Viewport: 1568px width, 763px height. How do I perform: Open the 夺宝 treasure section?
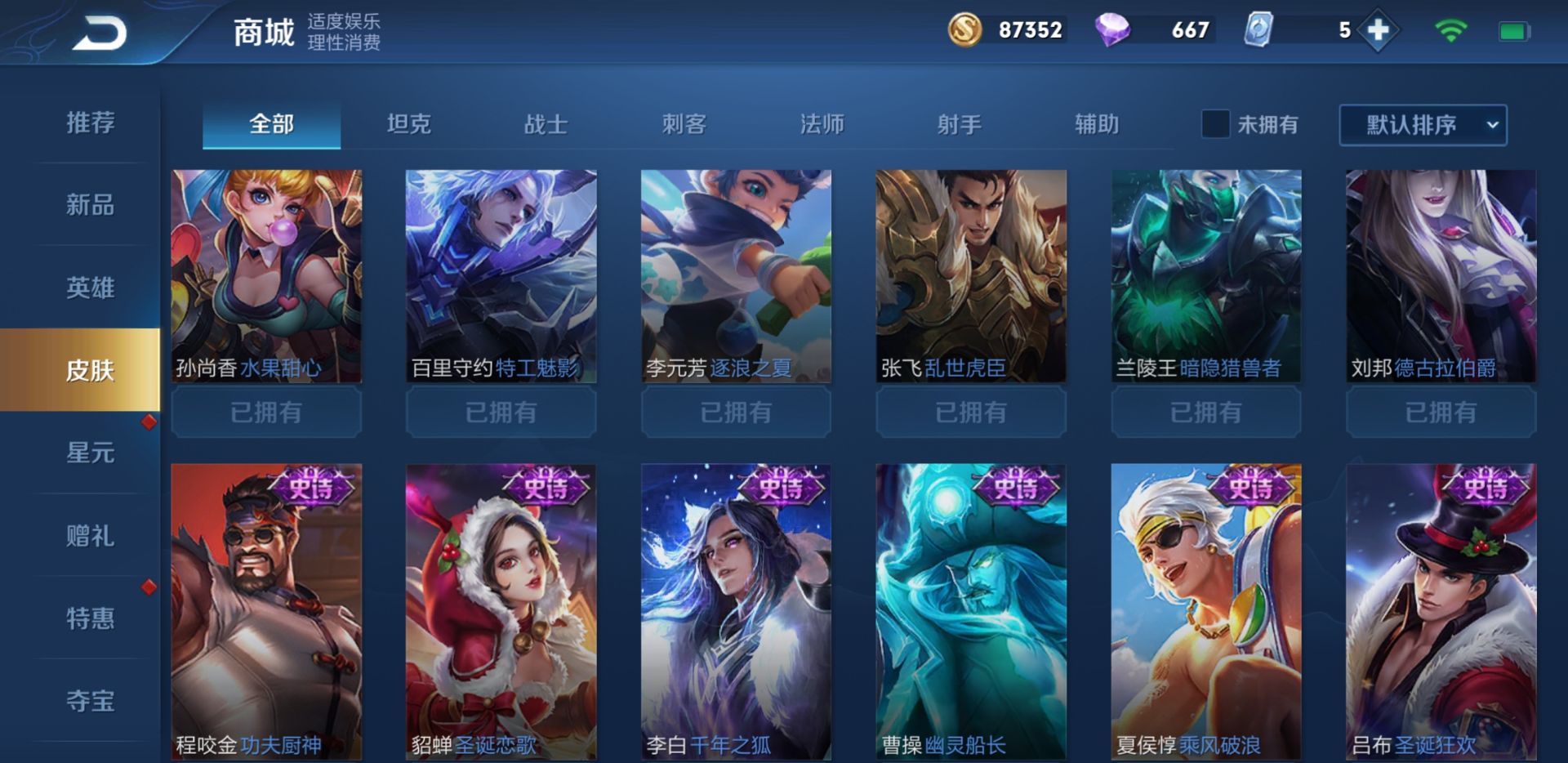pos(90,701)
